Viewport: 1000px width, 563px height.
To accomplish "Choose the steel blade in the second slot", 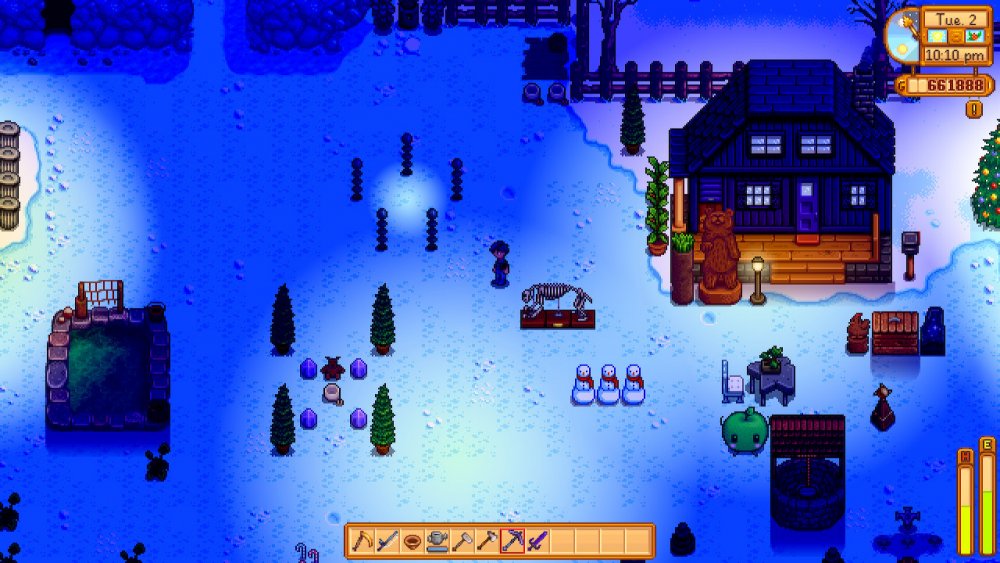I will [387, 541].
